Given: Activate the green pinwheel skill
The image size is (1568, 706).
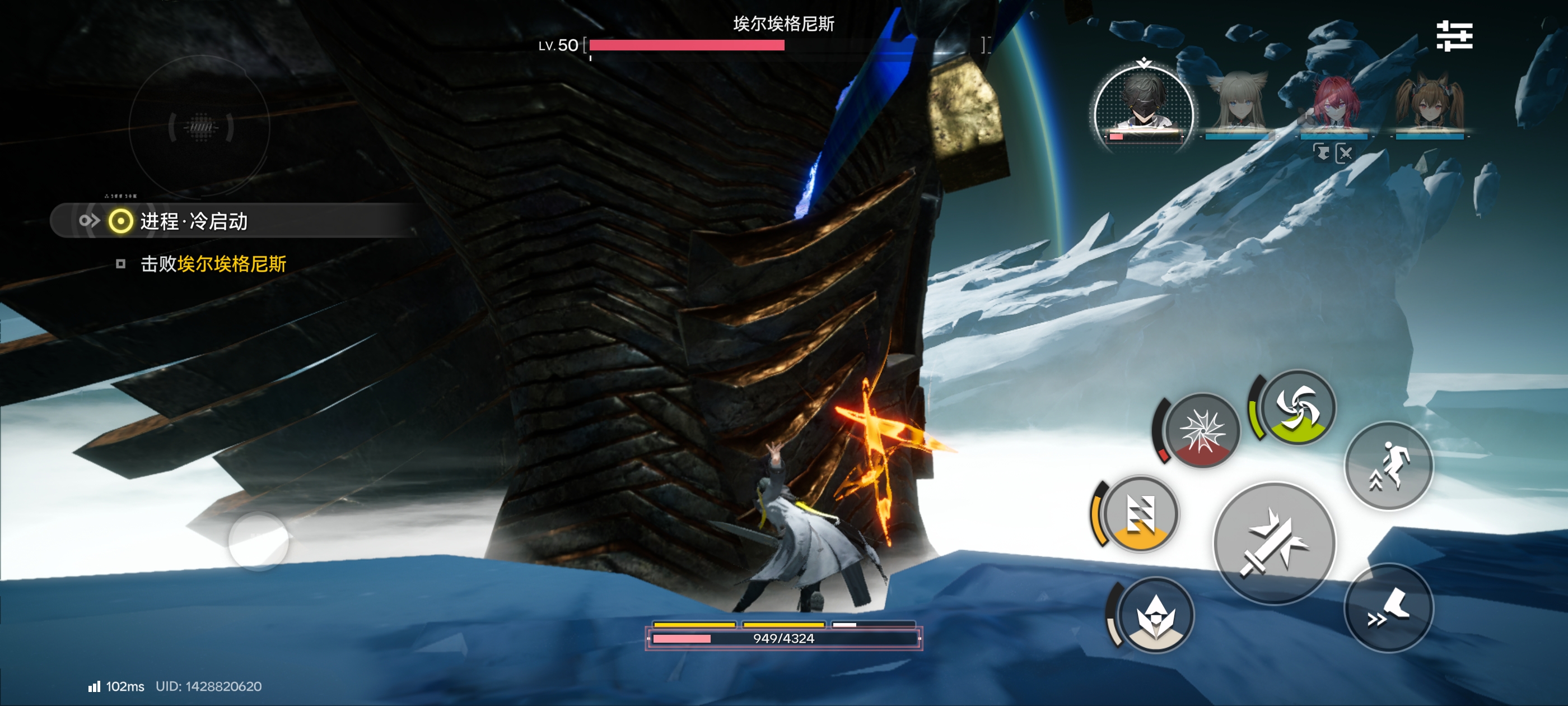Looking at the screenshot, I should tap(1297, 407).
